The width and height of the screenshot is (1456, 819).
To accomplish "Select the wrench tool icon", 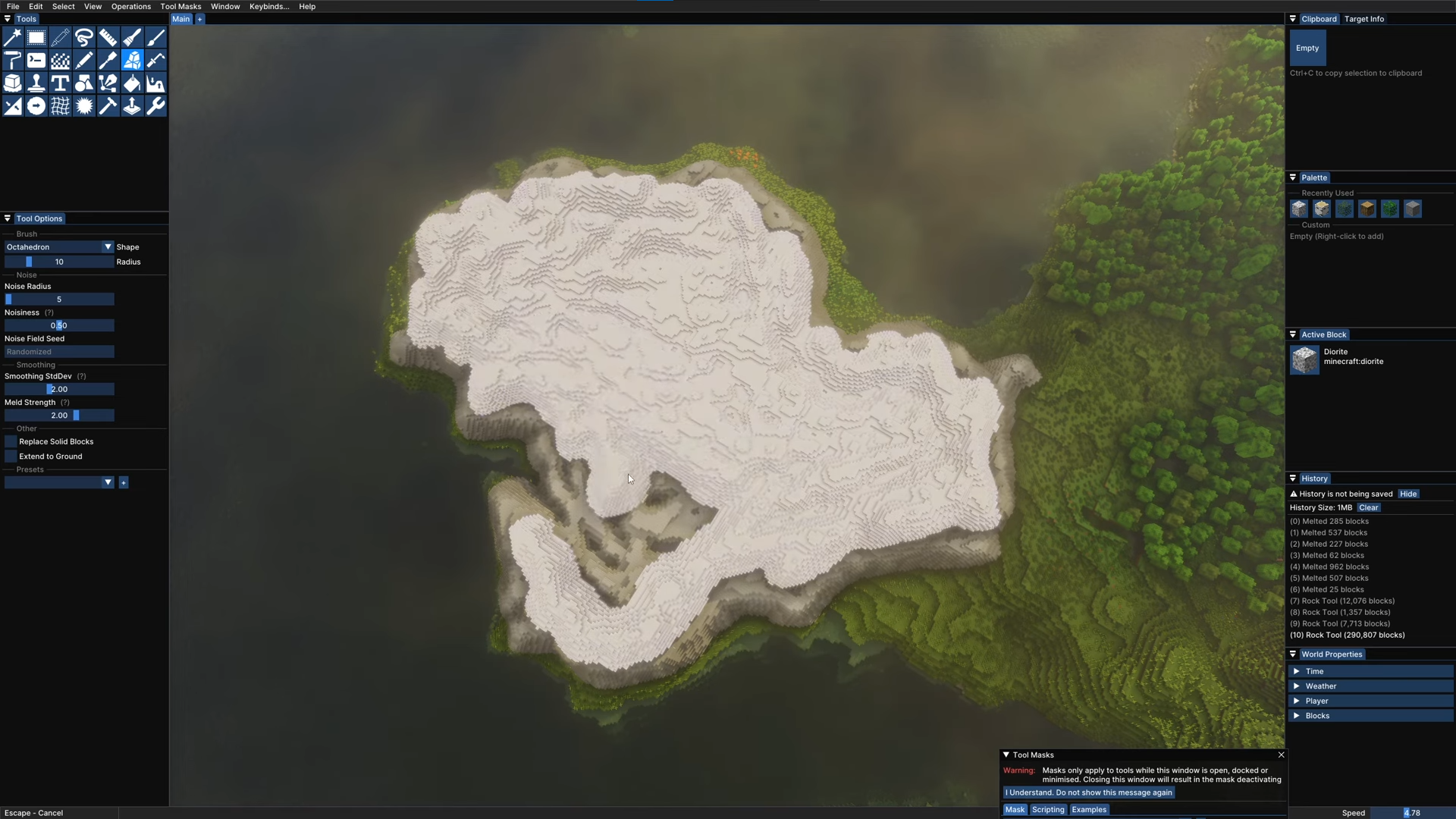I will 155,106.
